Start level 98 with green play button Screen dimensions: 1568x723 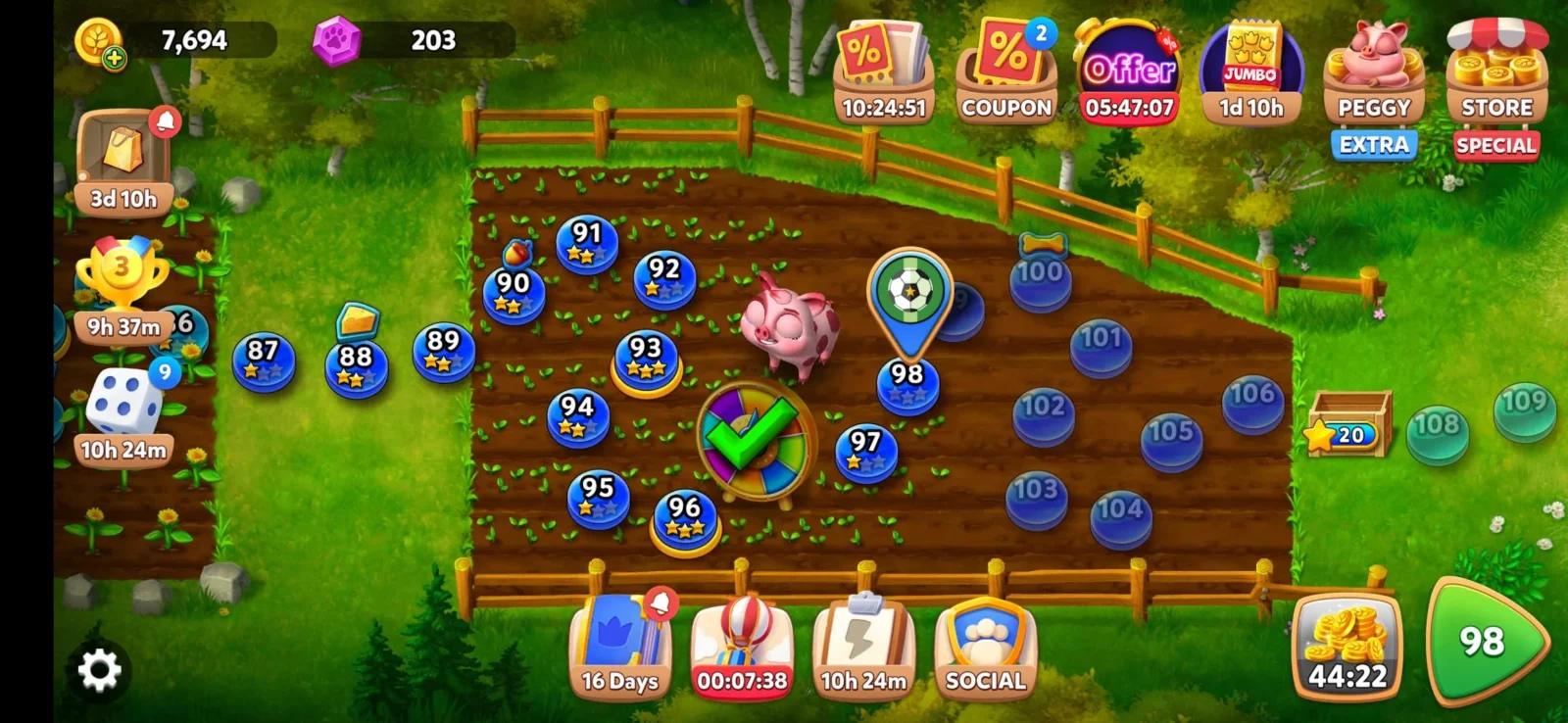point(1484,642)
